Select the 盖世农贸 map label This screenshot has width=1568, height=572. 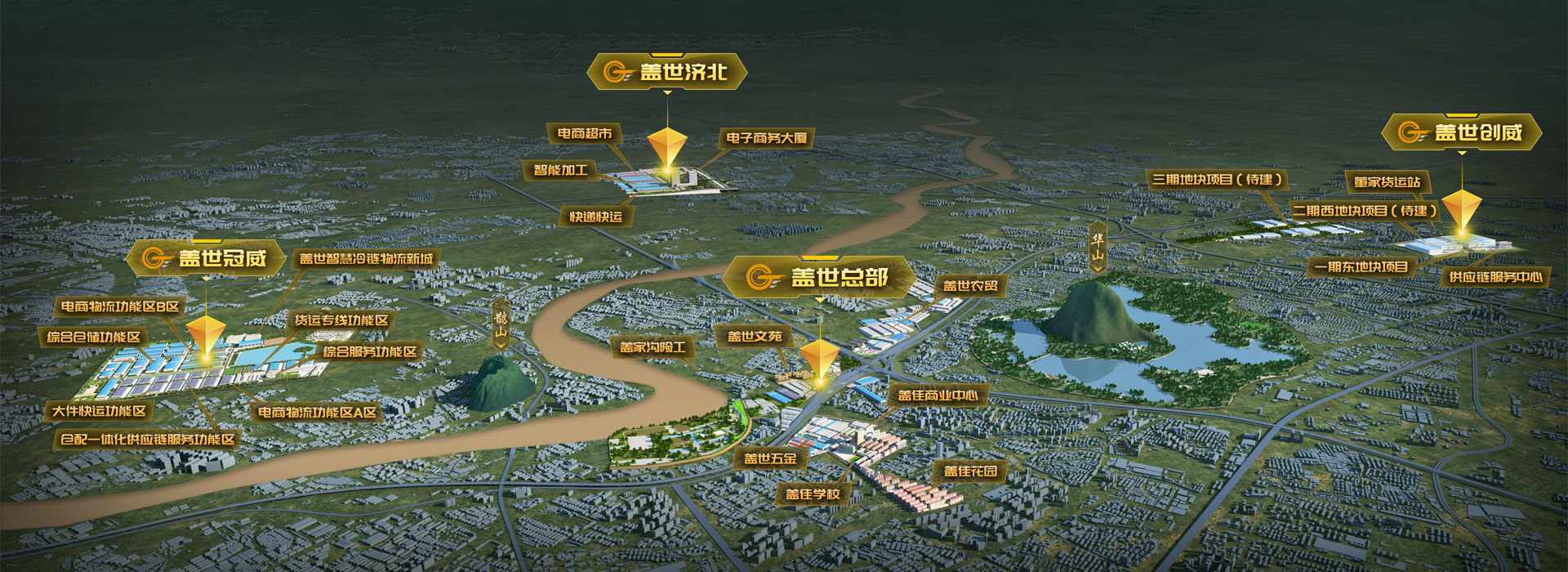pyautogui.click(x=970, y=286)
